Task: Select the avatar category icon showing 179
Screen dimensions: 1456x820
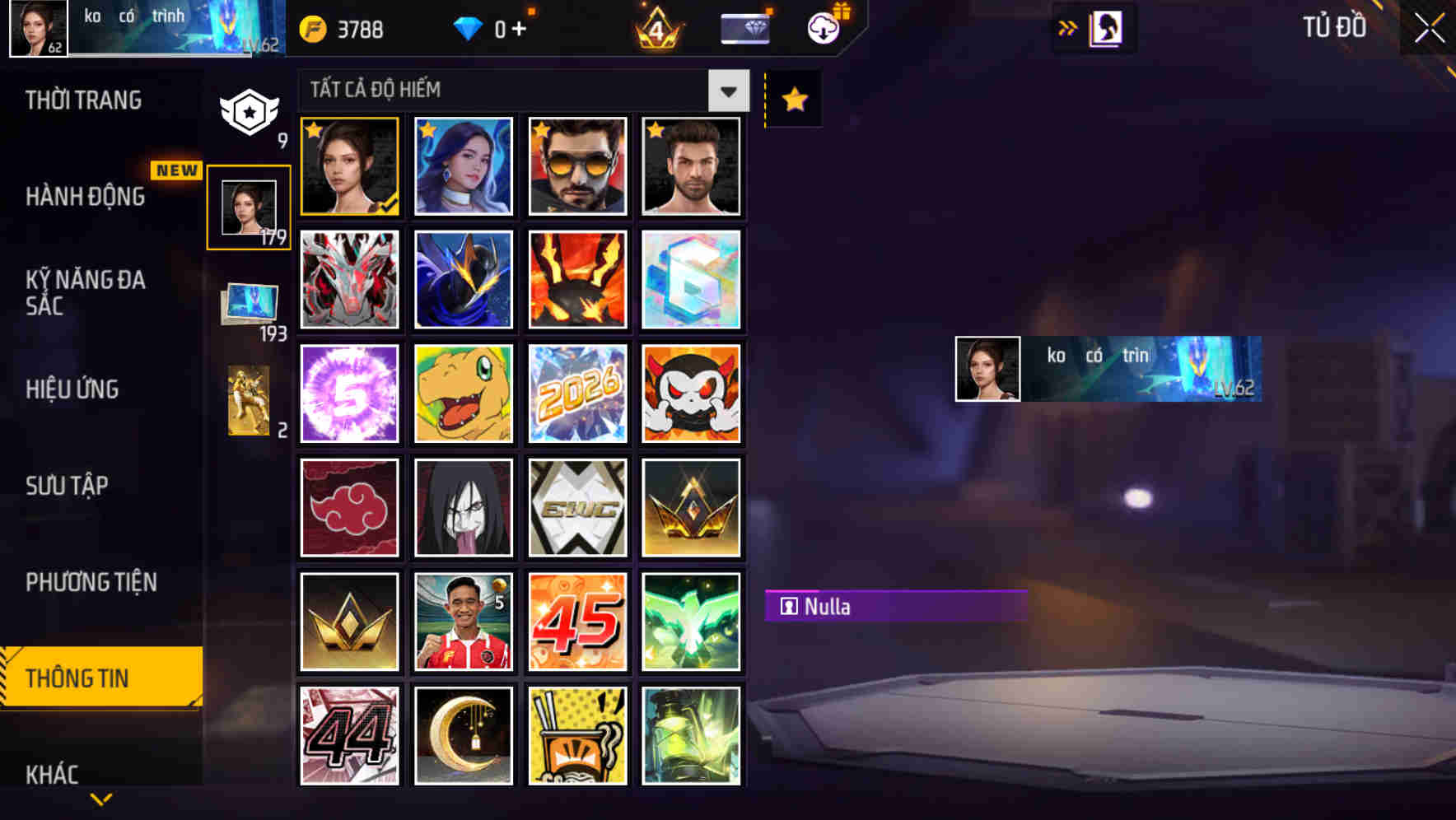Action: point(250,204)
